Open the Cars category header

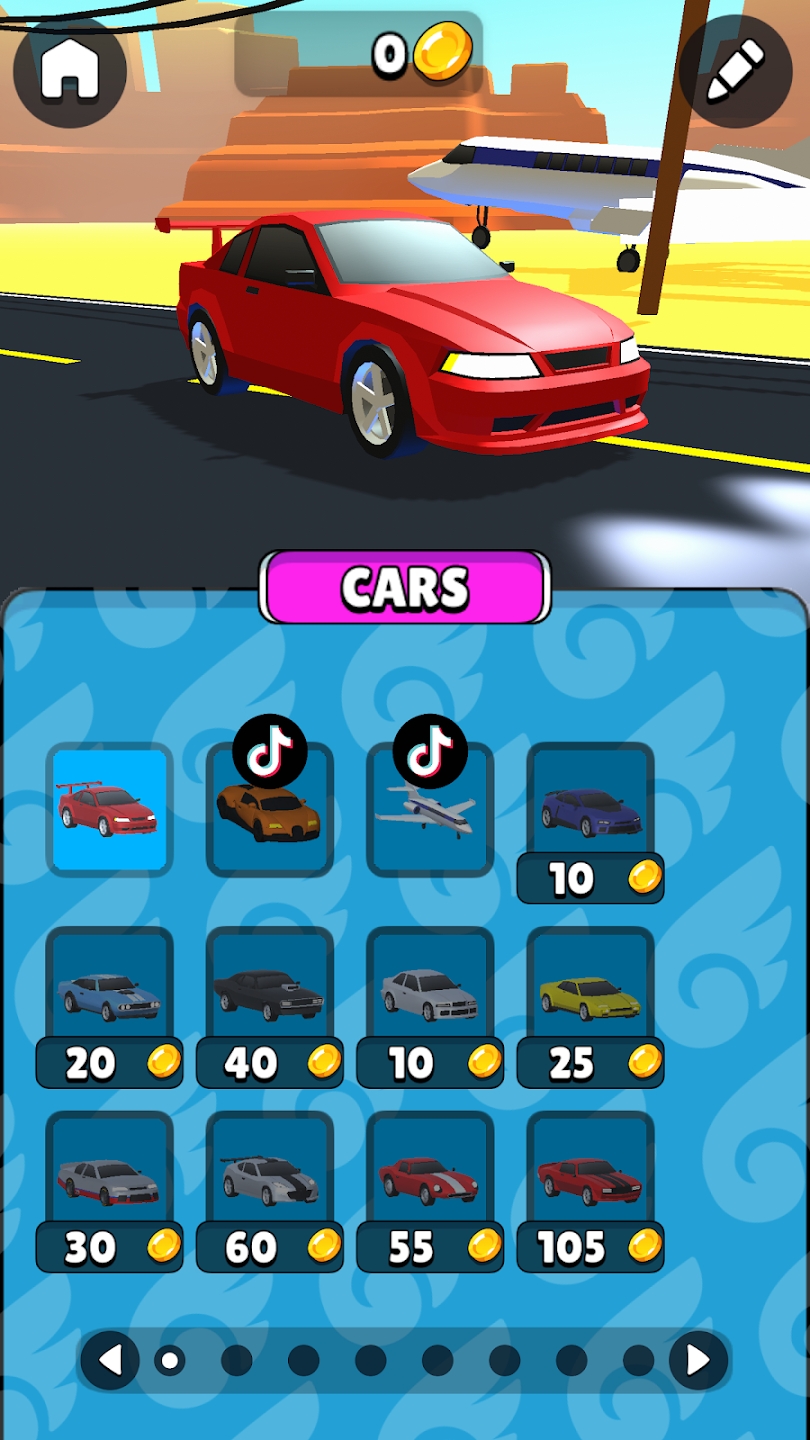[405, 588]
